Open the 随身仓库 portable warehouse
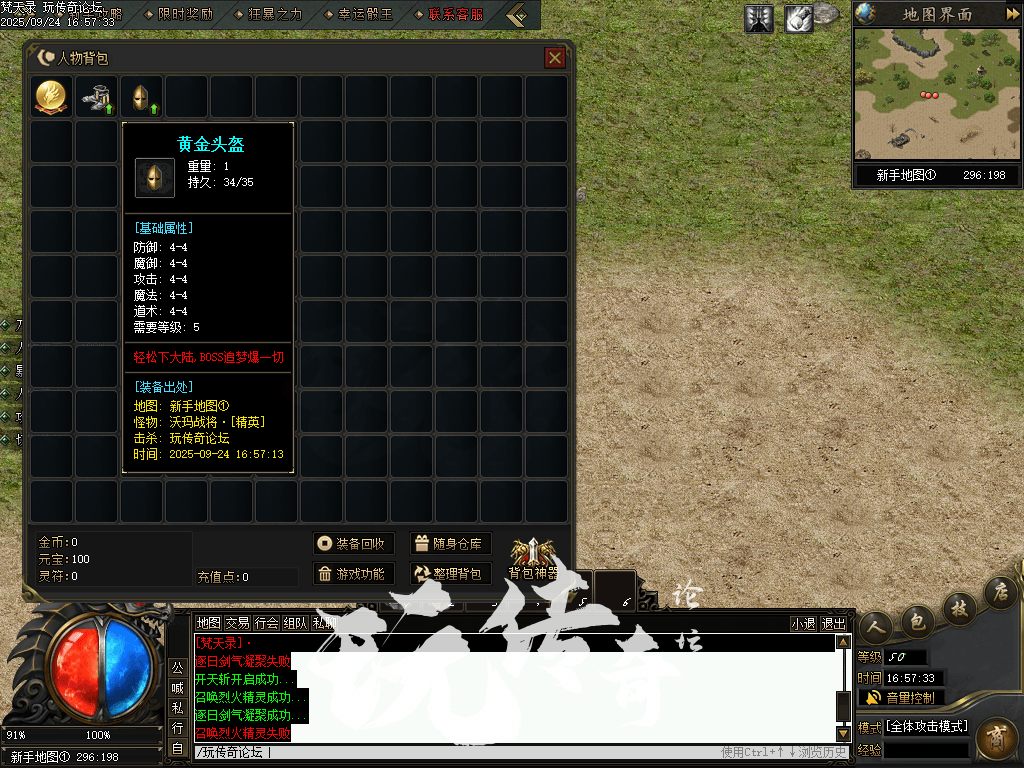Viewport: 1024px width, 768px height. 450,544
